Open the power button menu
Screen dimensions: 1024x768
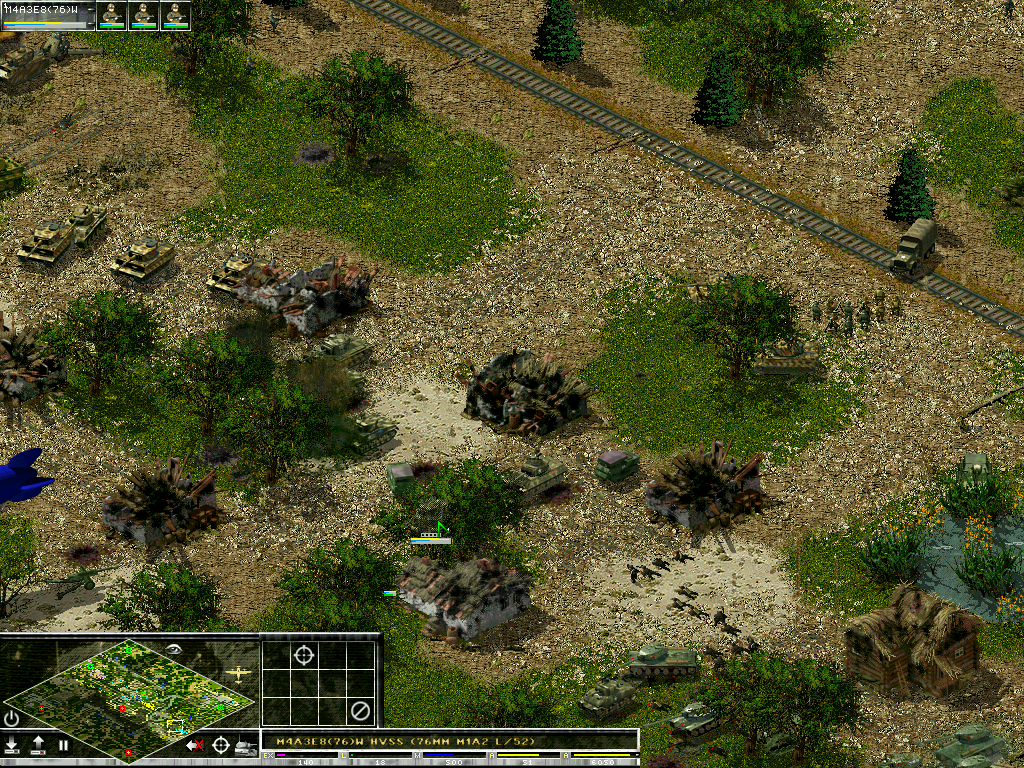tap(12, 718)
